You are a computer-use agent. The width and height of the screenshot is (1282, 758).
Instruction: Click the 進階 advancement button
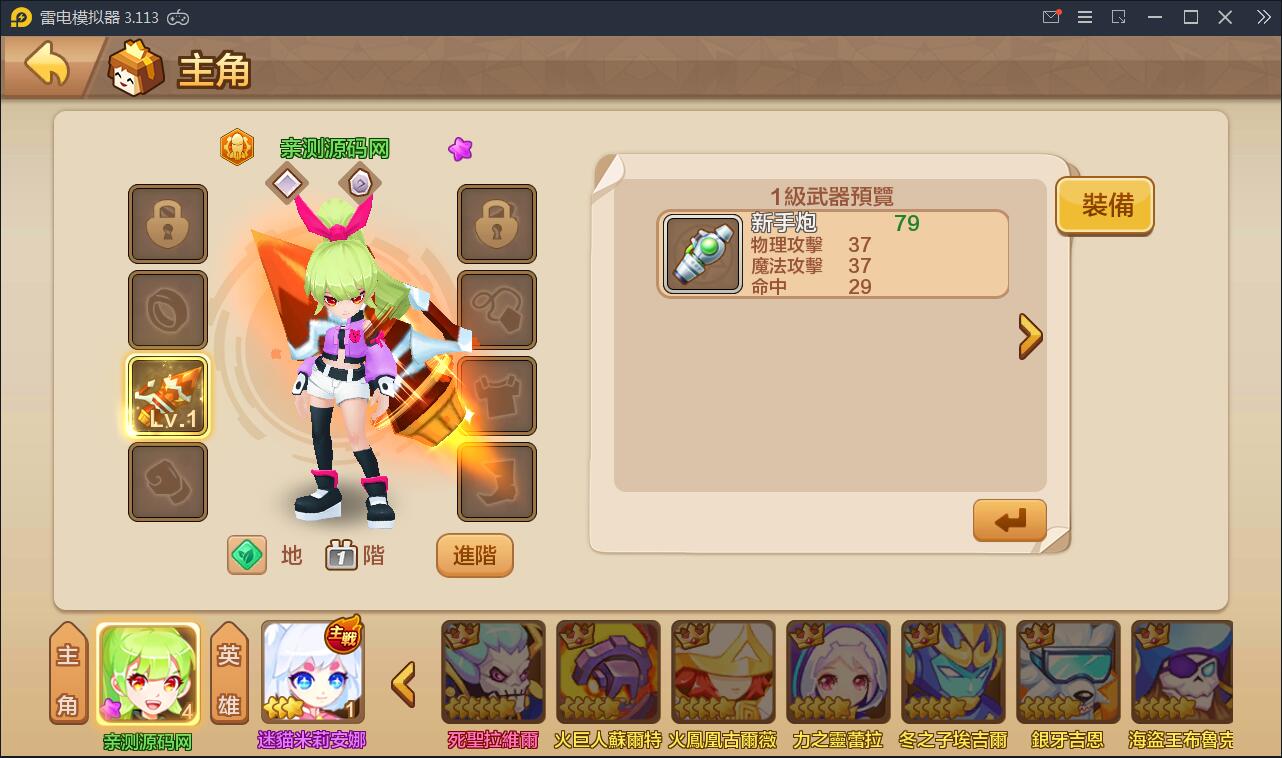click(475, 556)
